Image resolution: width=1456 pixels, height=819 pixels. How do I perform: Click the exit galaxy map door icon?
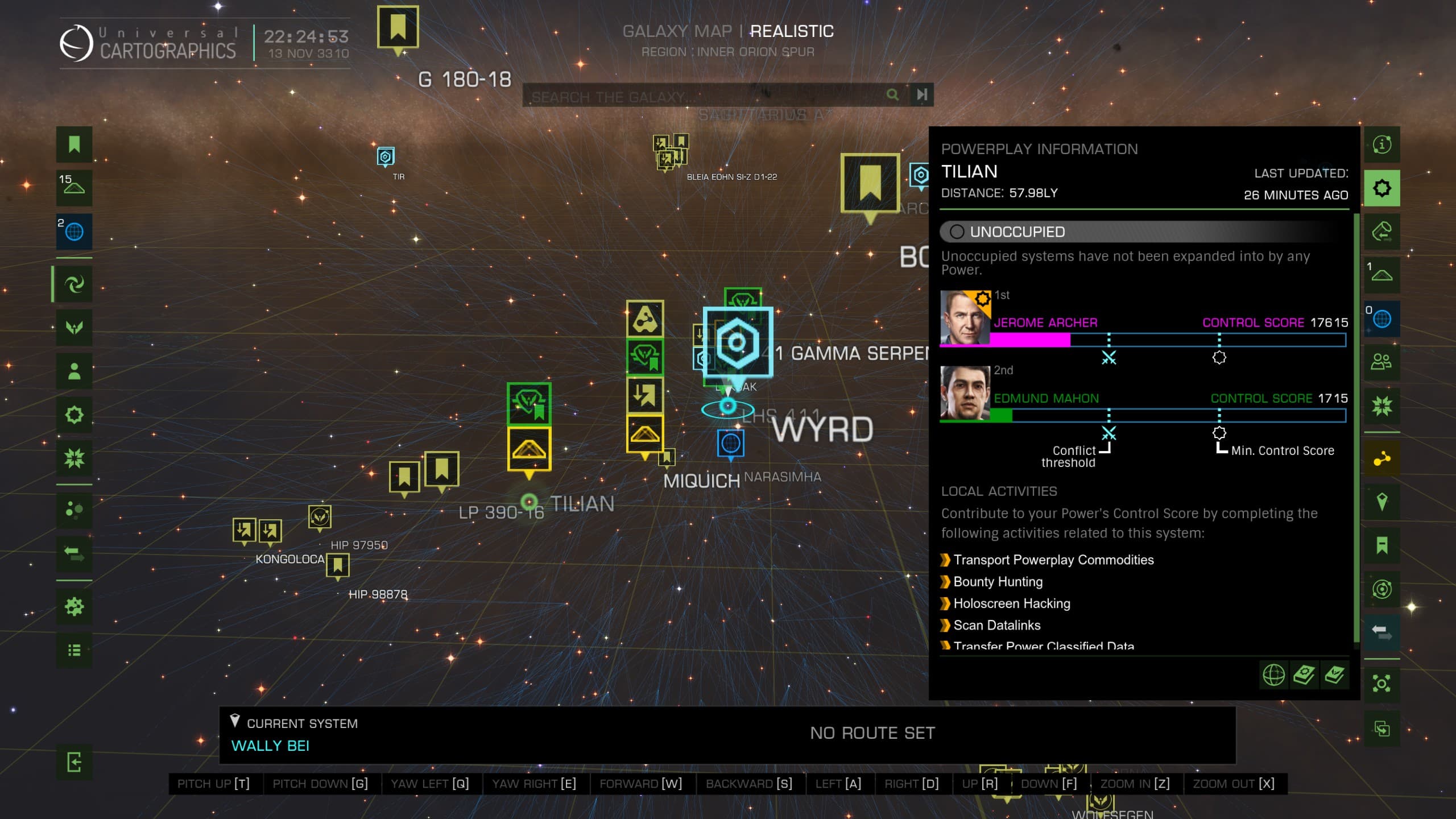click(74, 762)
